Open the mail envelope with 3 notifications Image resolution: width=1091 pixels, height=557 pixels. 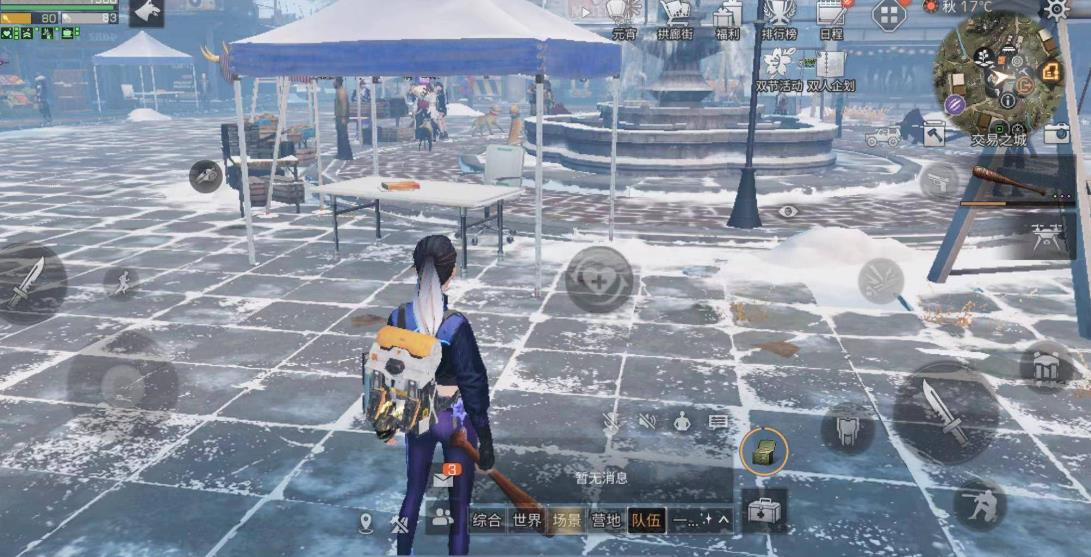coord(443,479)
